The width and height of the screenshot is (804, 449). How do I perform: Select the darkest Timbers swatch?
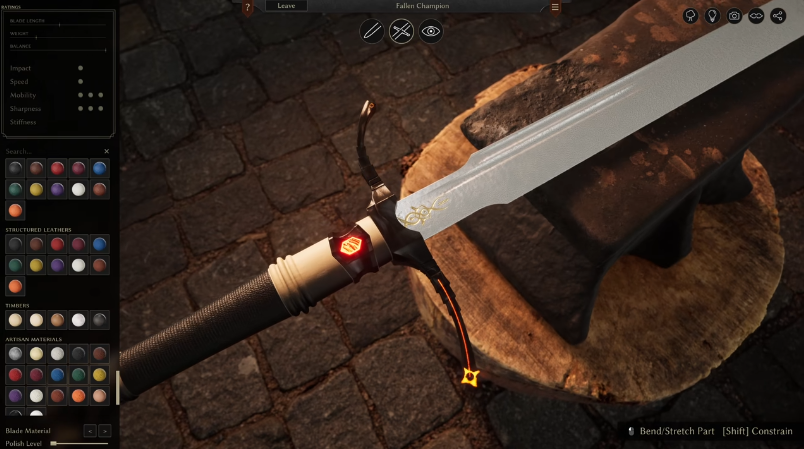pyautogui.click(x=100, y=320)
